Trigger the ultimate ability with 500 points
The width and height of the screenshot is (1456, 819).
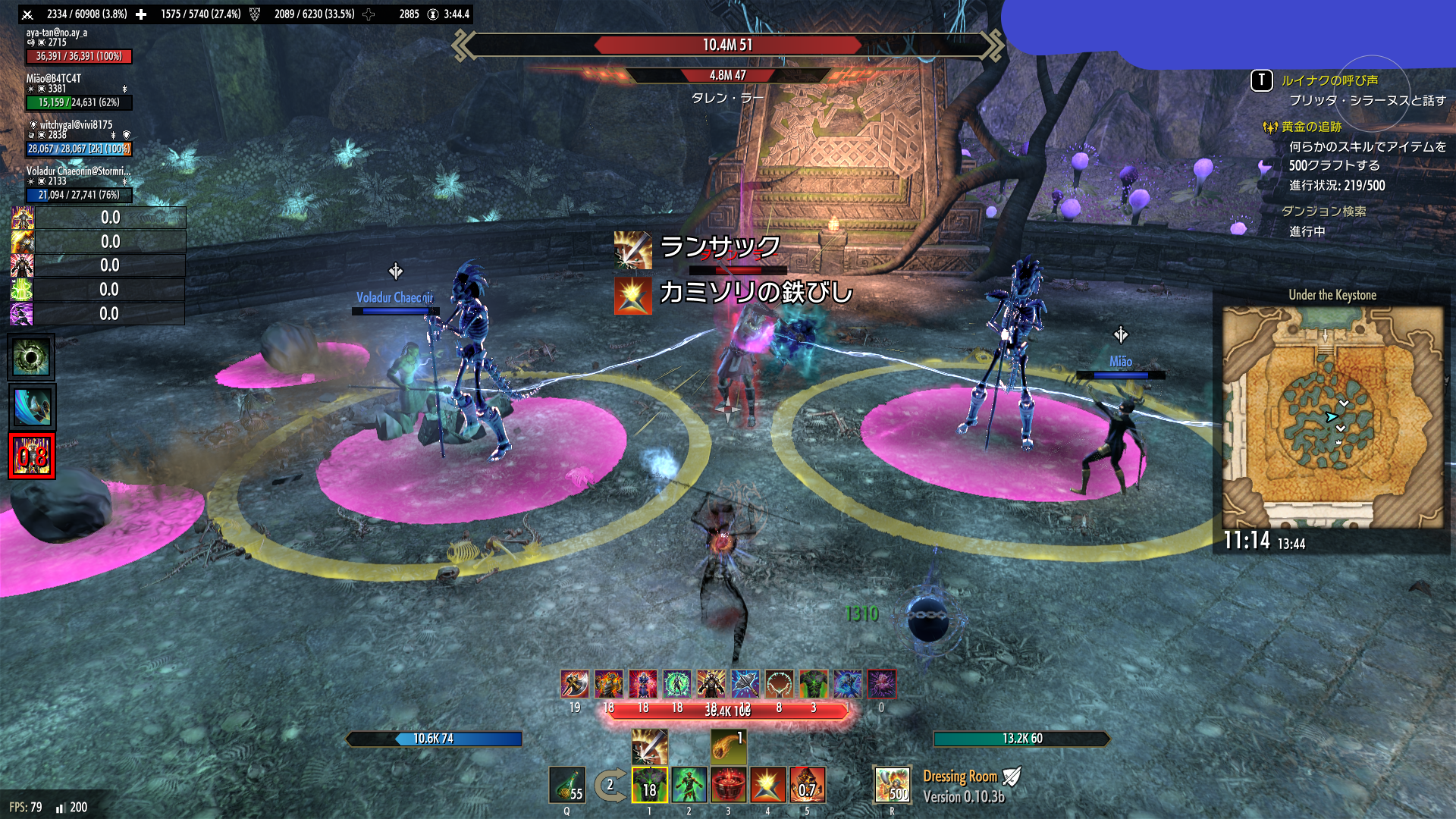point(892,785)
